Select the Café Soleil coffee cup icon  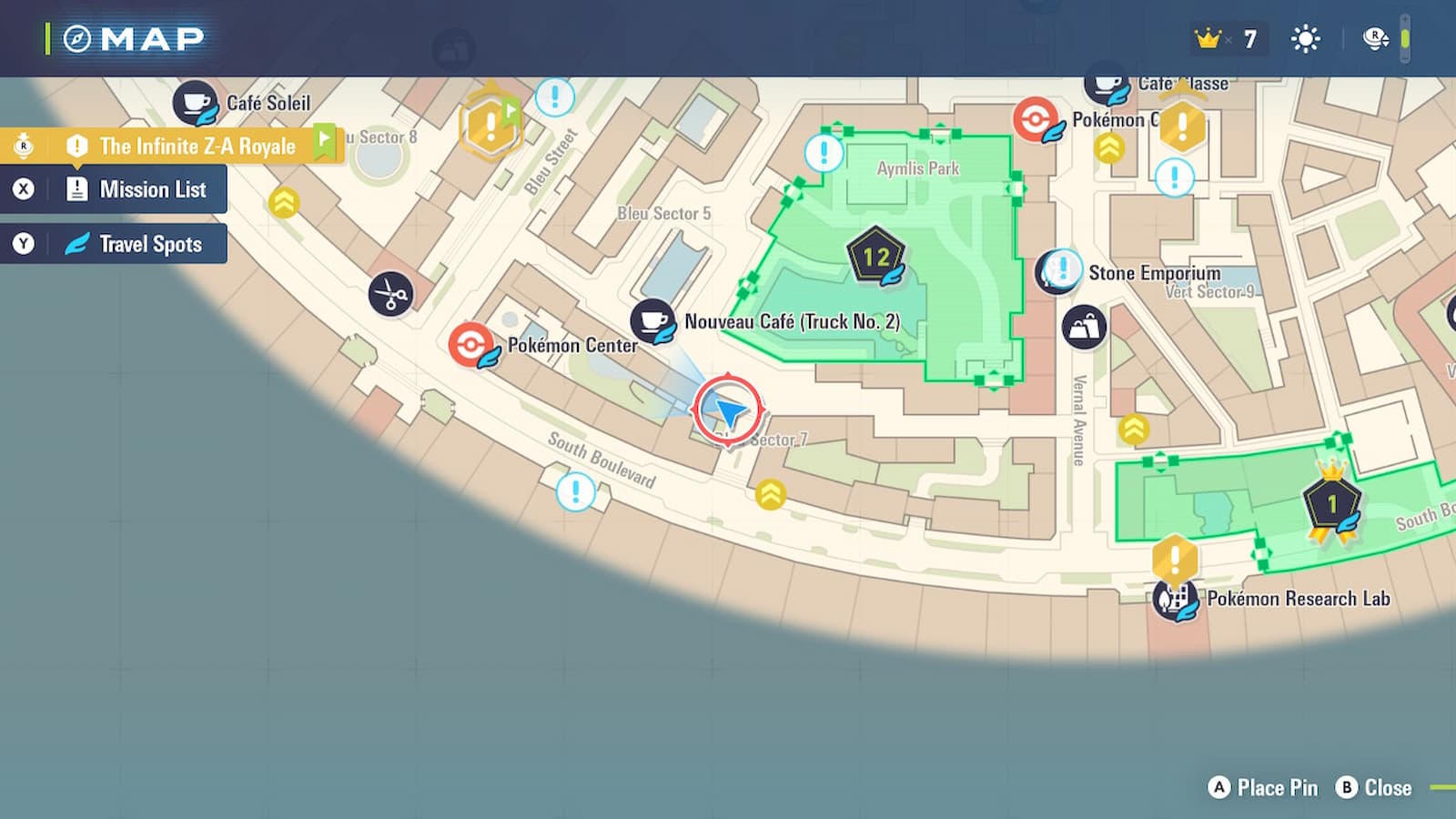point(196,103)
